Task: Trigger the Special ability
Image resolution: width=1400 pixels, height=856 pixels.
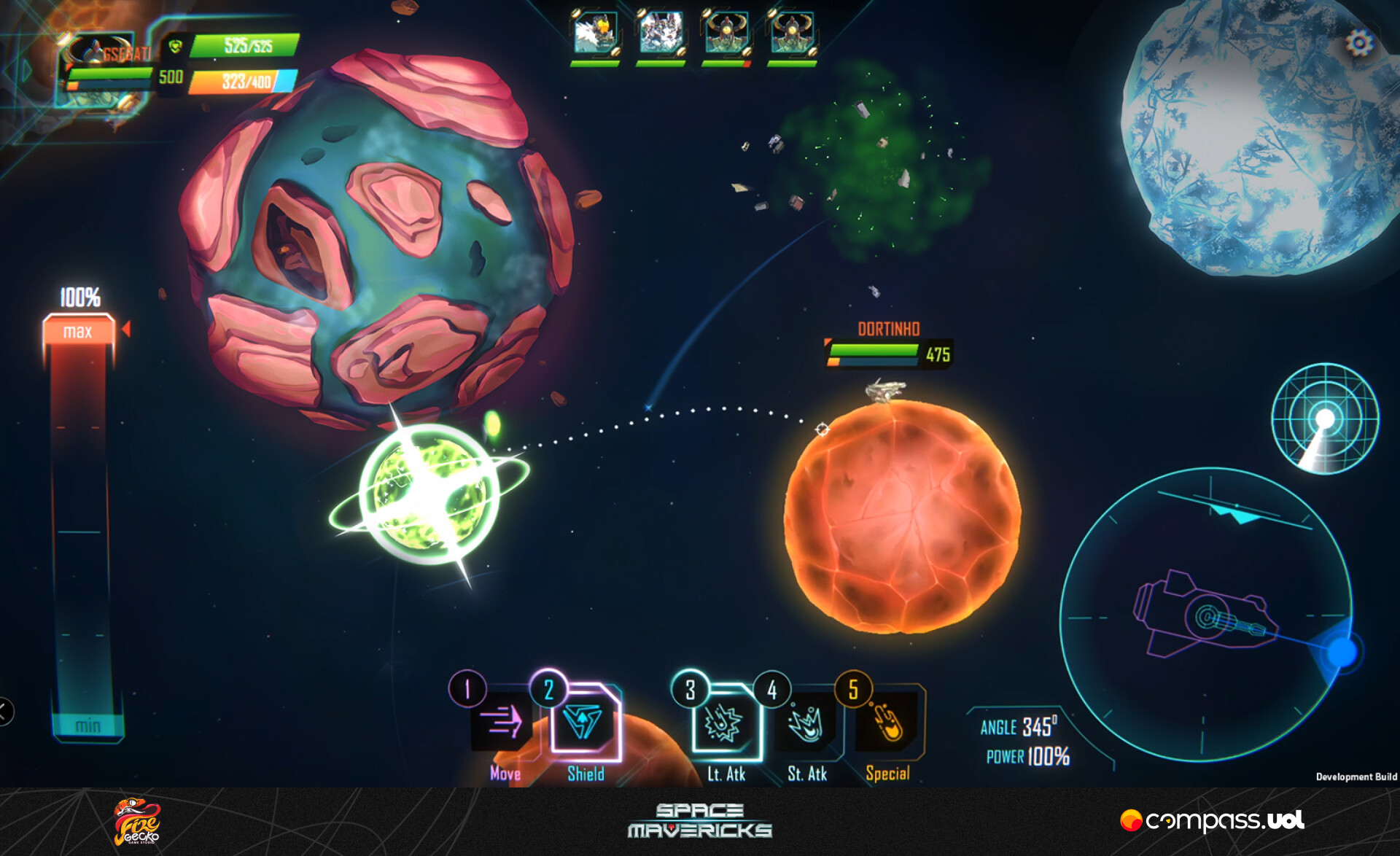Action: pos(887,723)
